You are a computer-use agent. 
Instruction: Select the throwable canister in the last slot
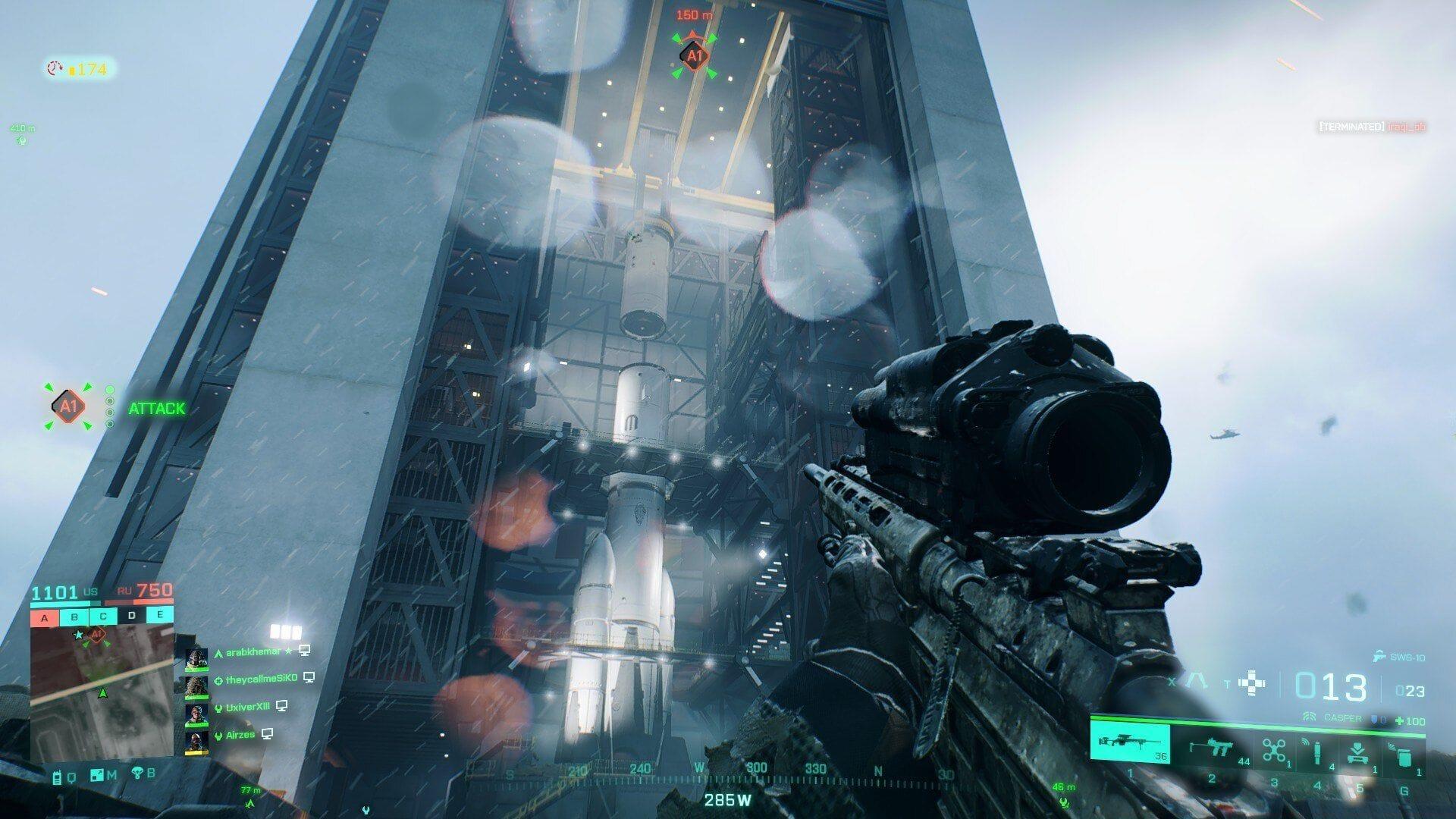(x=1402, y=754)
